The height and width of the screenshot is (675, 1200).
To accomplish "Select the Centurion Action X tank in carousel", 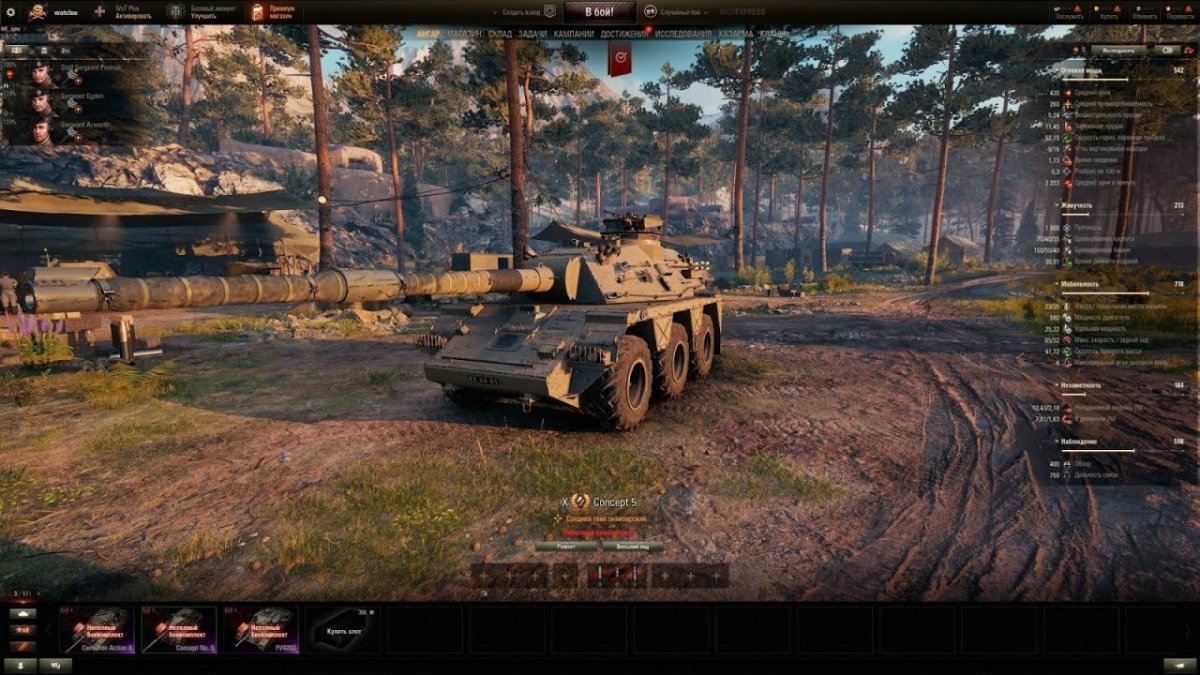I will click(x=97, y=629).
